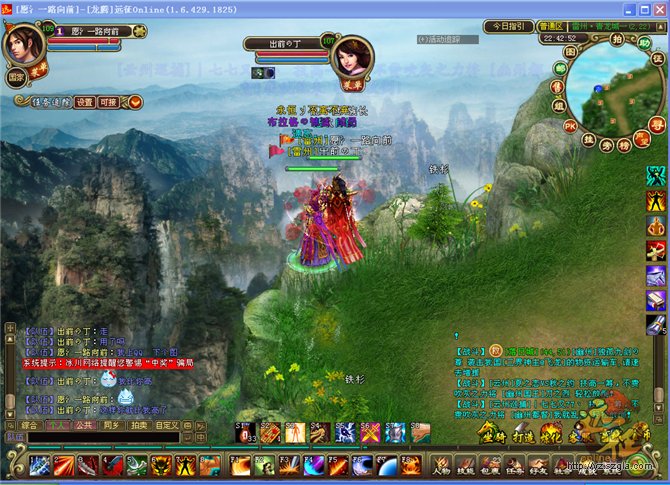Open the 自定义 custom chat tab

pyautogui.click(x=169, y=425)
